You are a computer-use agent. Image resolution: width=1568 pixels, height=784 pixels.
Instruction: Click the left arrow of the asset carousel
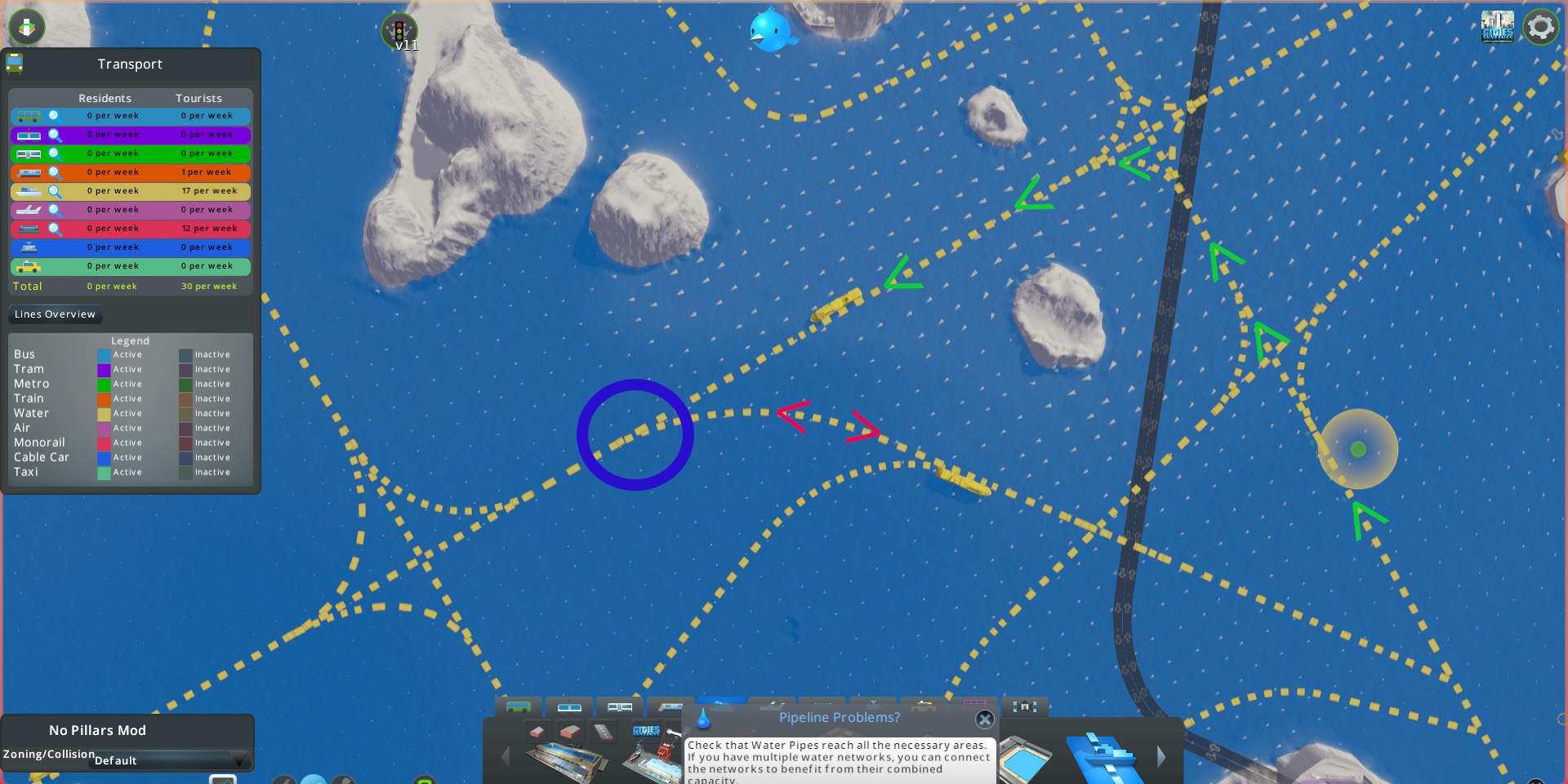(506, 757)
